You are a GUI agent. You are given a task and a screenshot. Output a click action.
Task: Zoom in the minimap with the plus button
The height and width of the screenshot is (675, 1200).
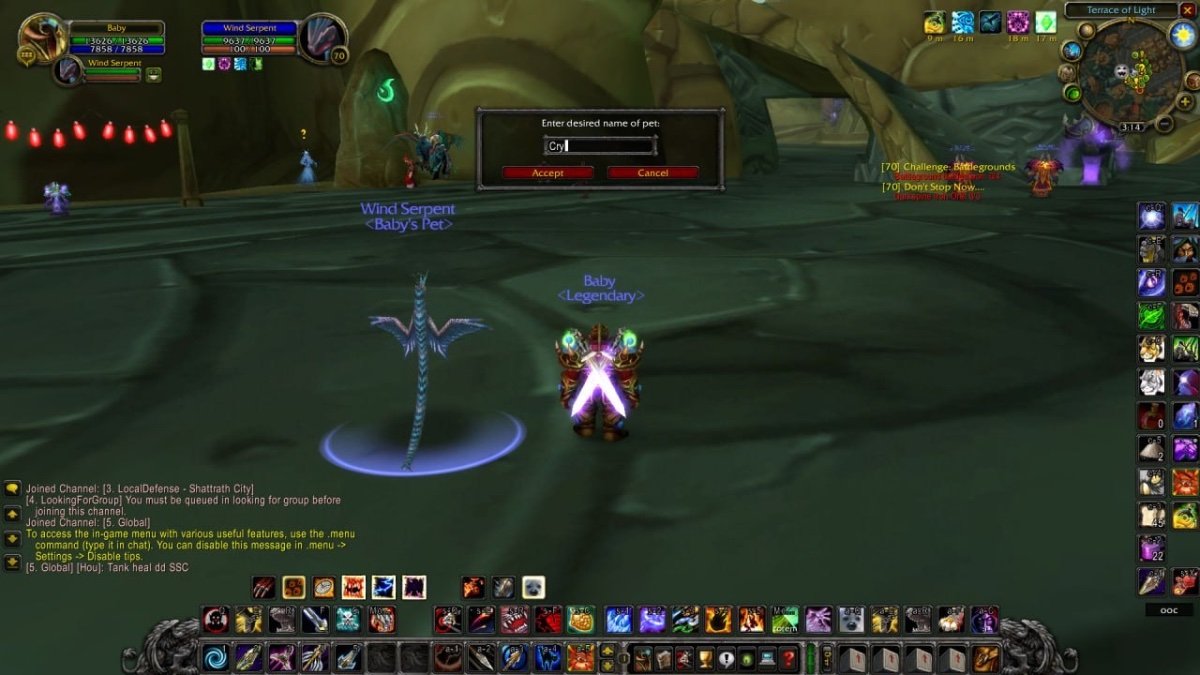pyautogui.click(x=1185, y=103)
